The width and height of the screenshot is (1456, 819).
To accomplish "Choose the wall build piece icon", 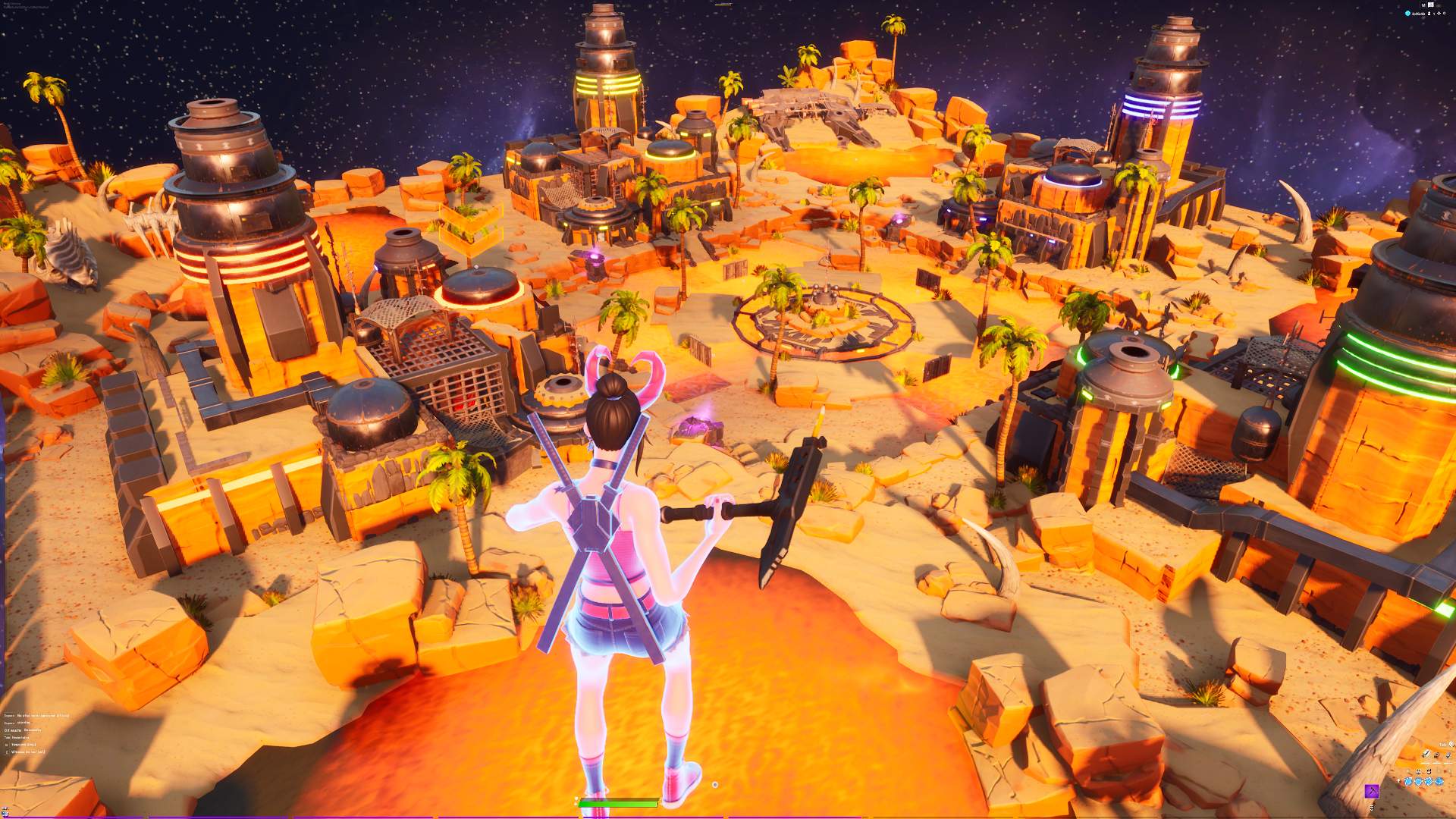I will [1408, 781].
